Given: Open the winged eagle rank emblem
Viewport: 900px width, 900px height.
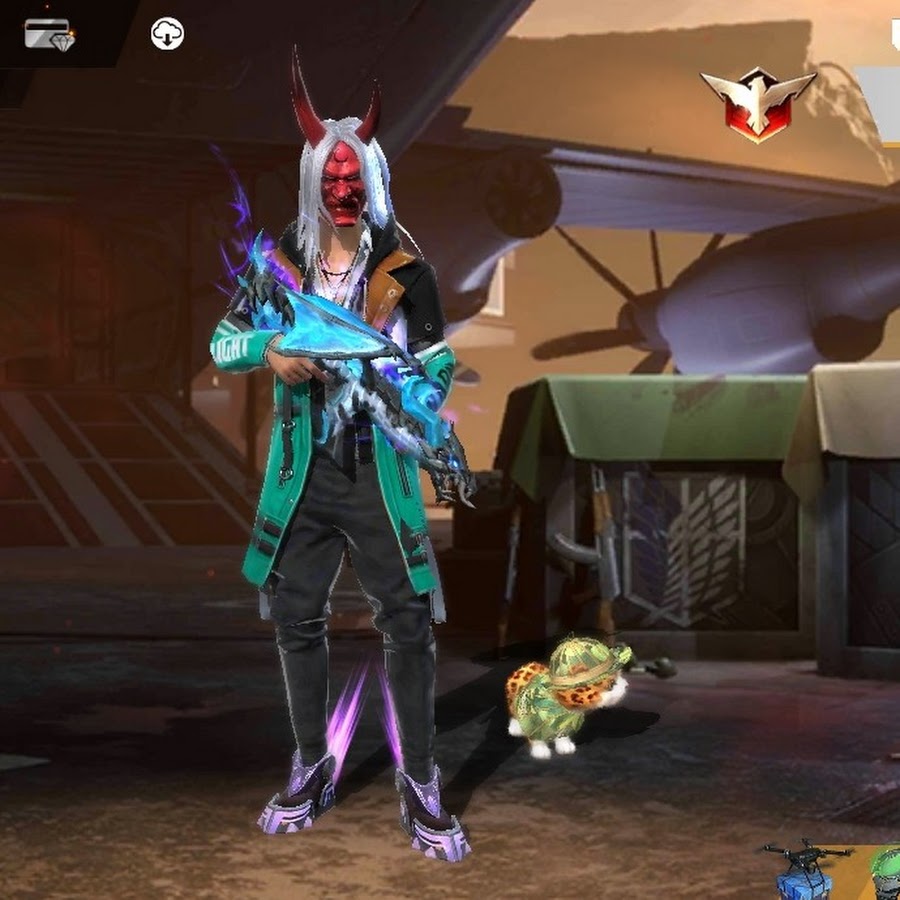Looking at the screenshot, I should pyautogui.click(x=757, y=103).
